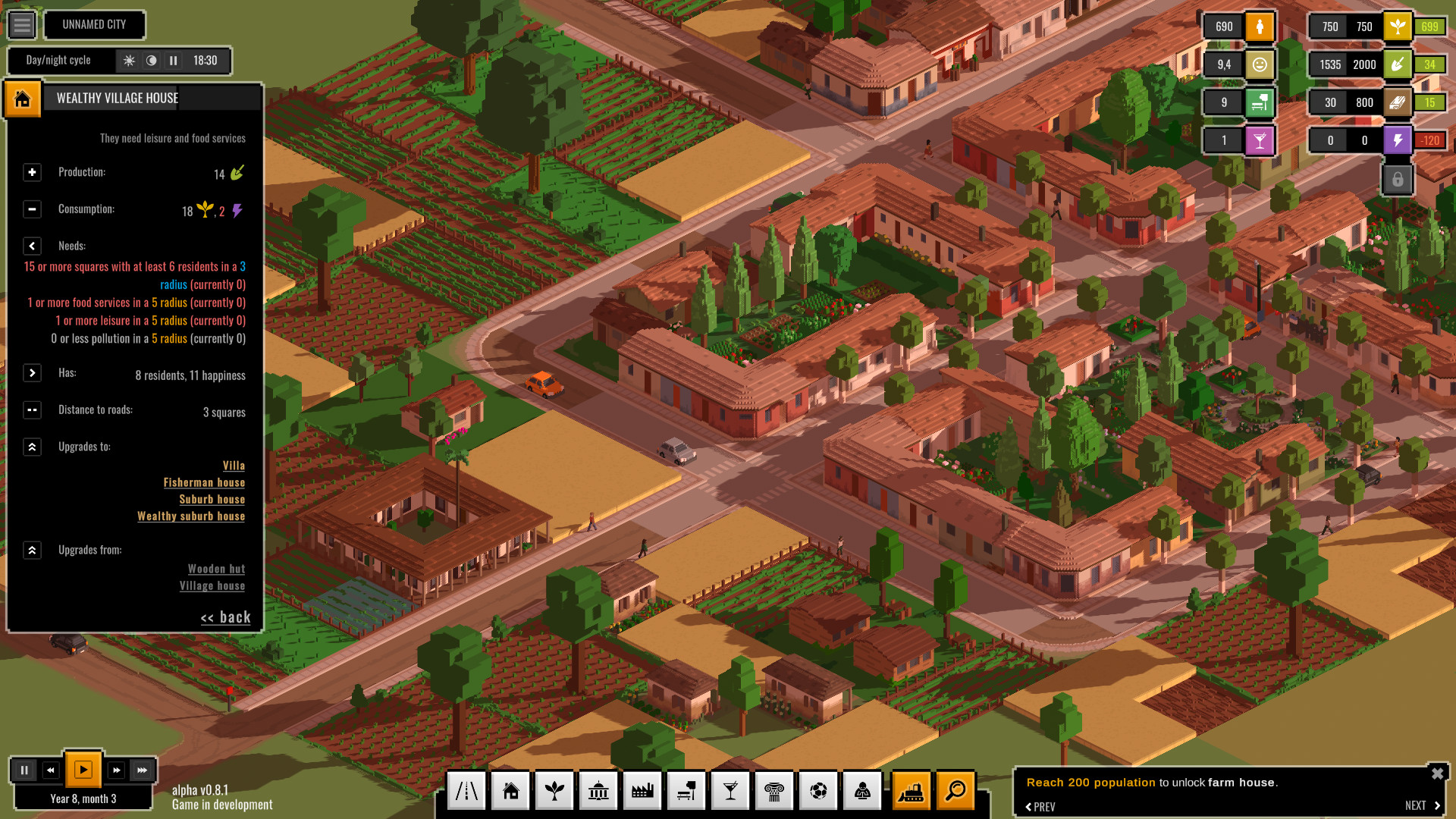Image resolution: width=1456 pixels, height=819 pixels.
Task: Open the Villa upgrade link
Action: pyautogui.click(x=234, y=465)
